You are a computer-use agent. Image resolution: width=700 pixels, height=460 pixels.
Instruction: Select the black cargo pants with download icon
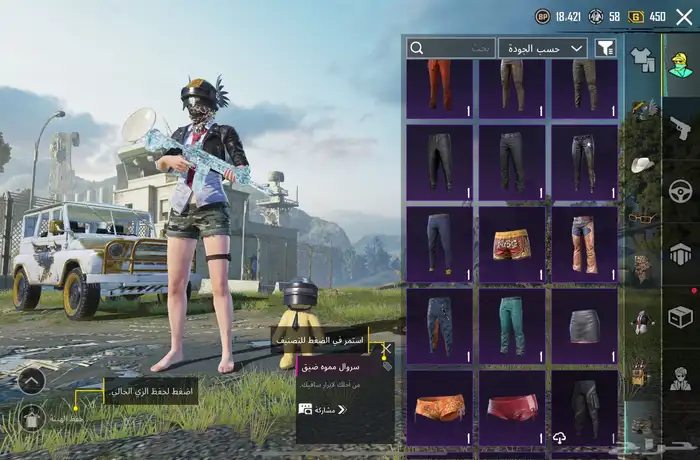(584, 405)
